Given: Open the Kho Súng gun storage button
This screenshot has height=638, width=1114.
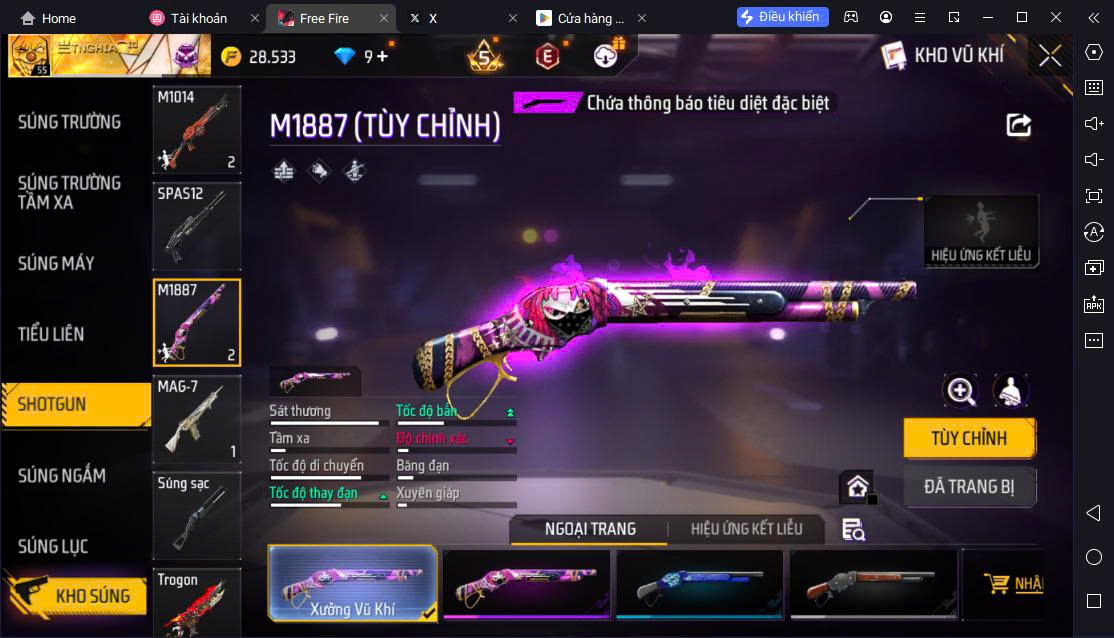Looking at the screenshot, I should (x=78, y=596).
